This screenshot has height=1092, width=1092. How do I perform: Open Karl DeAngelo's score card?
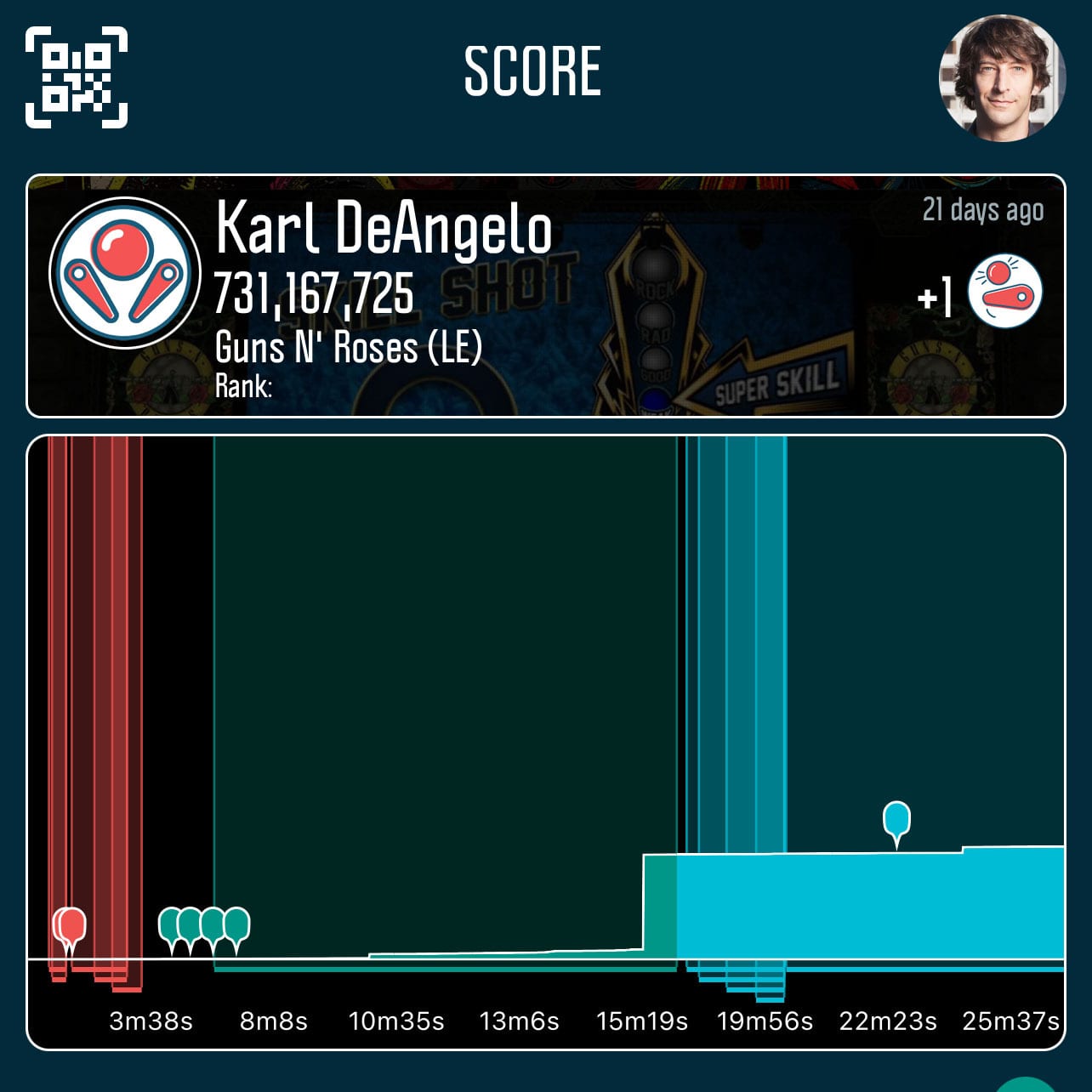[544, 296]
